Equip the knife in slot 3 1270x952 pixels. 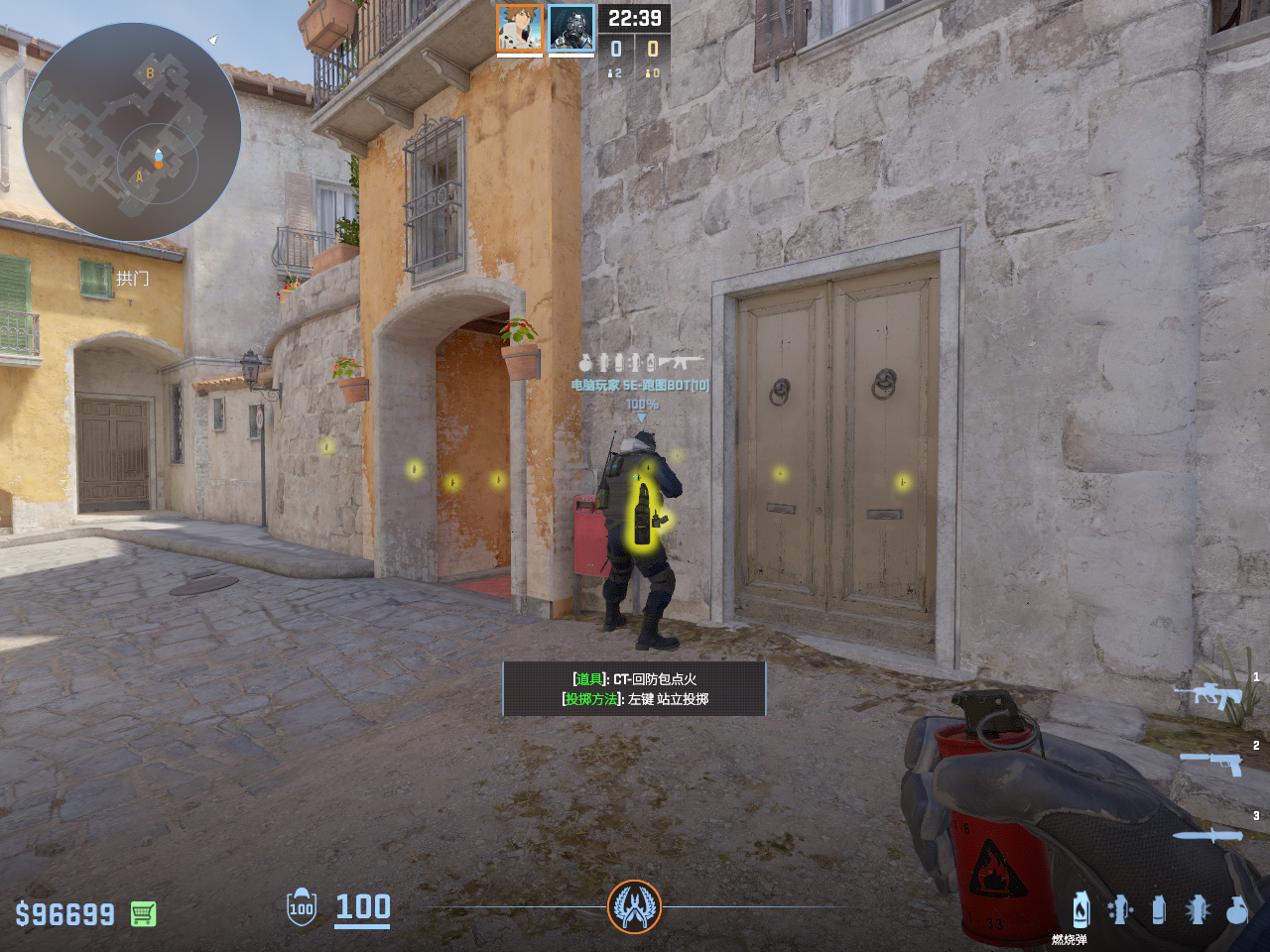pos(1207,835)
